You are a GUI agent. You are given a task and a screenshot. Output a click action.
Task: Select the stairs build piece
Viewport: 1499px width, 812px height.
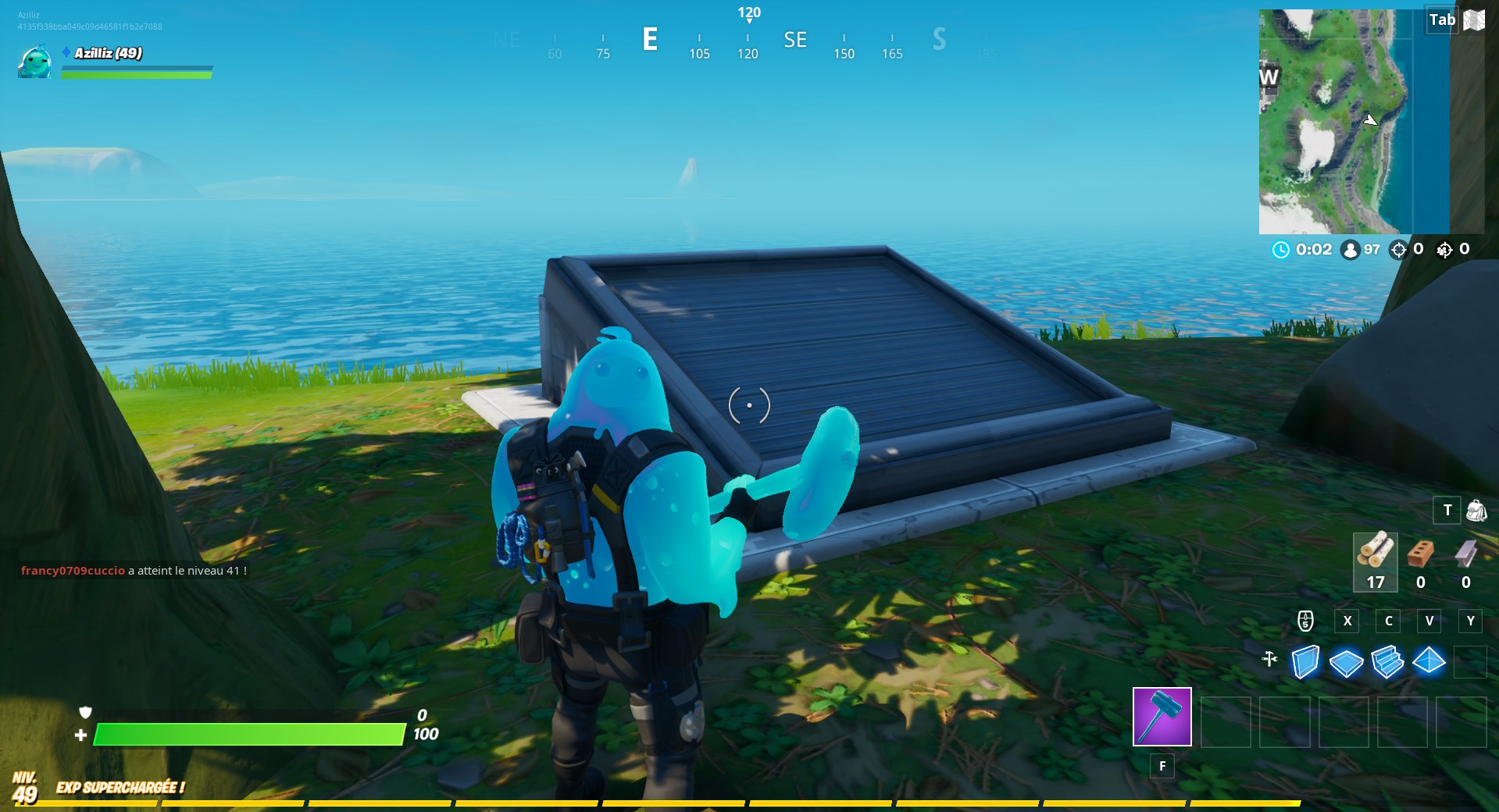pyautogui.click(x=1388, y=663)
